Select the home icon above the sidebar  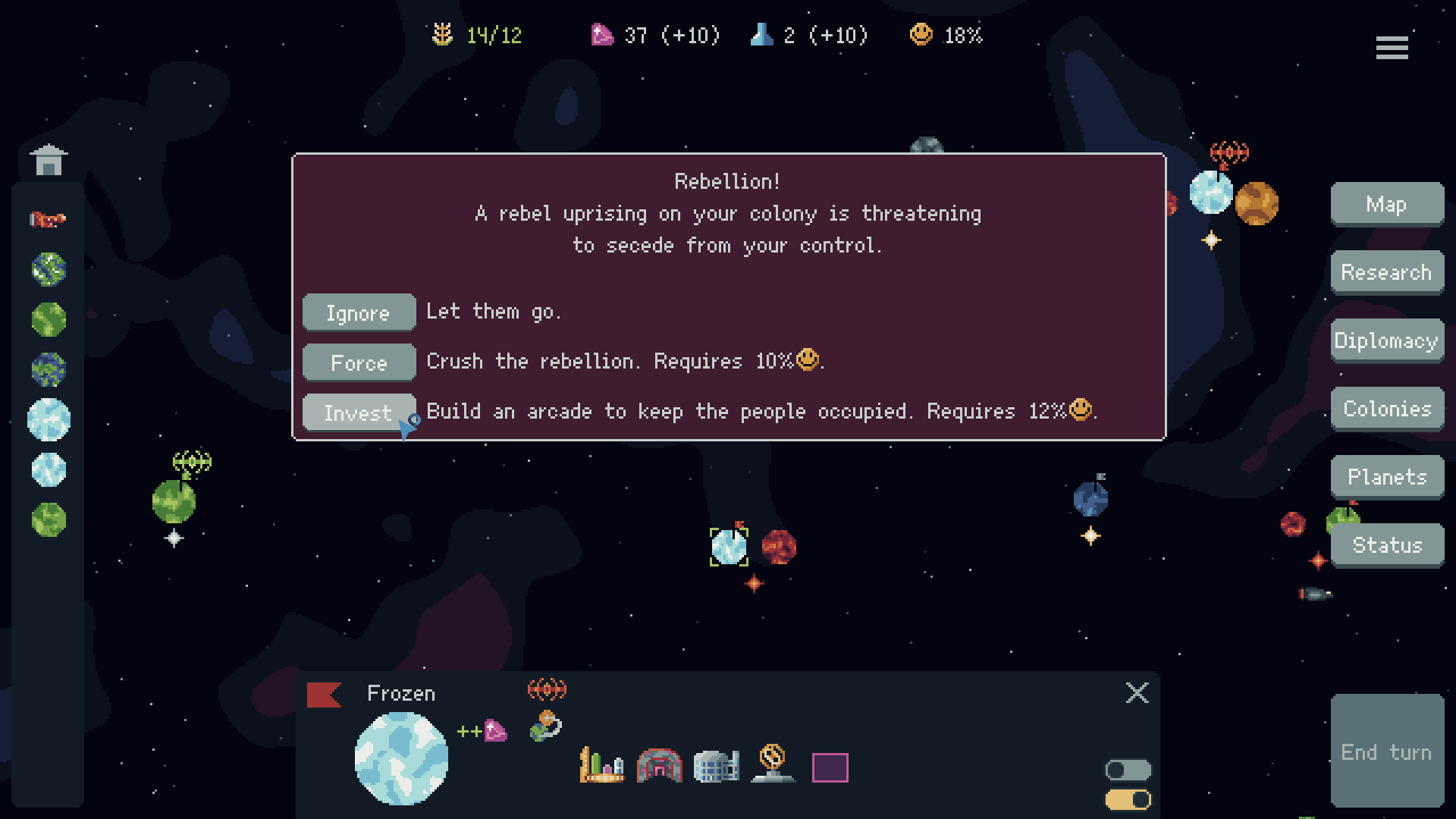click(x=48, y=159)
